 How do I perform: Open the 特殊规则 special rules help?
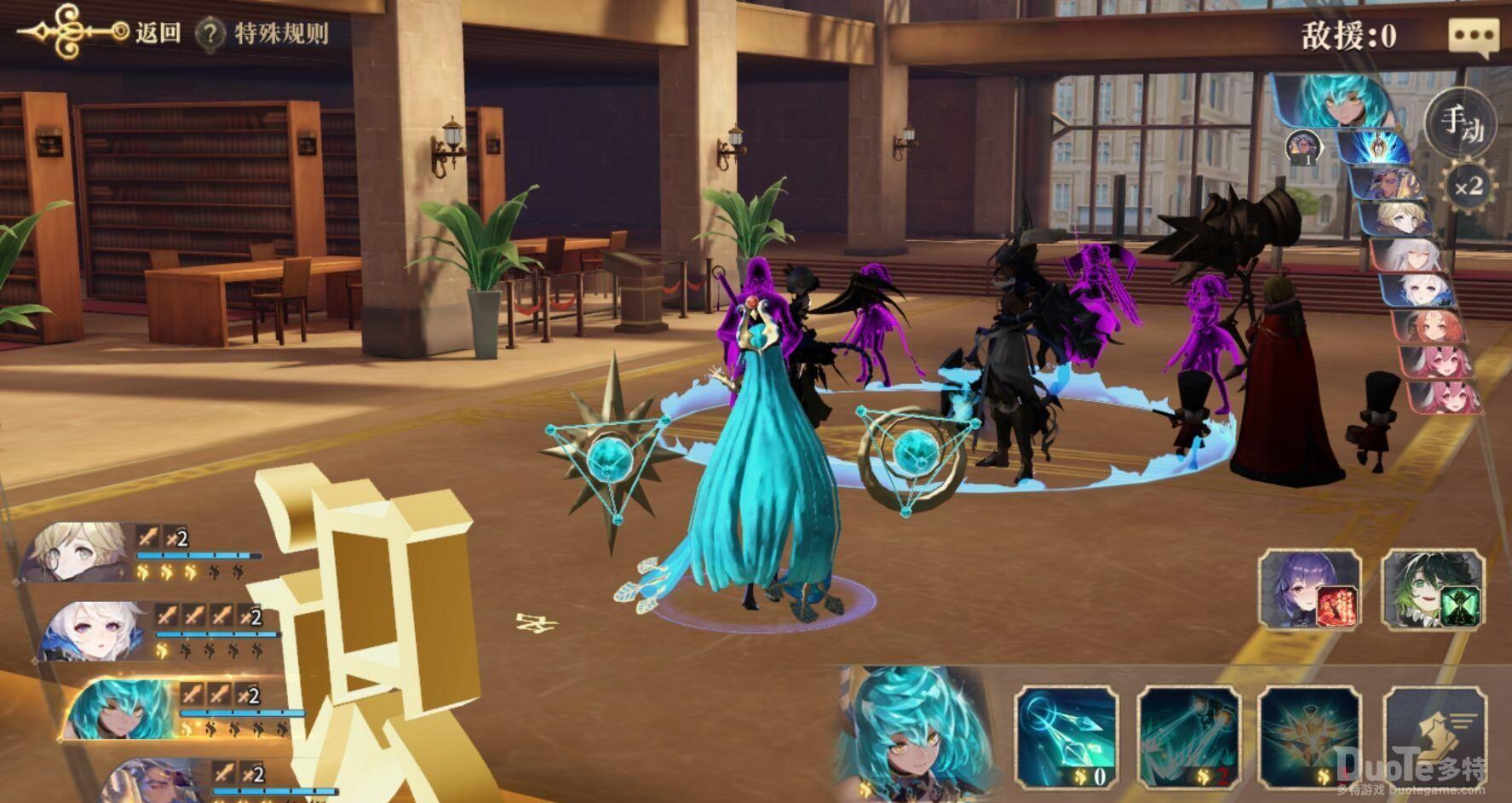[262, 34]
